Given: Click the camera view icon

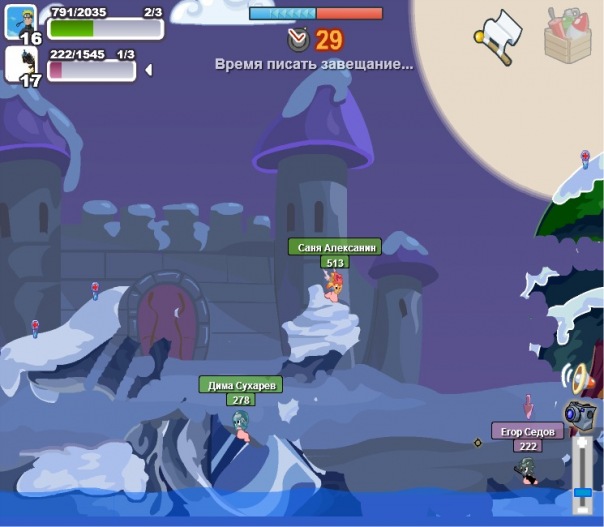Looking at the screenshot, I should (579, 413).
